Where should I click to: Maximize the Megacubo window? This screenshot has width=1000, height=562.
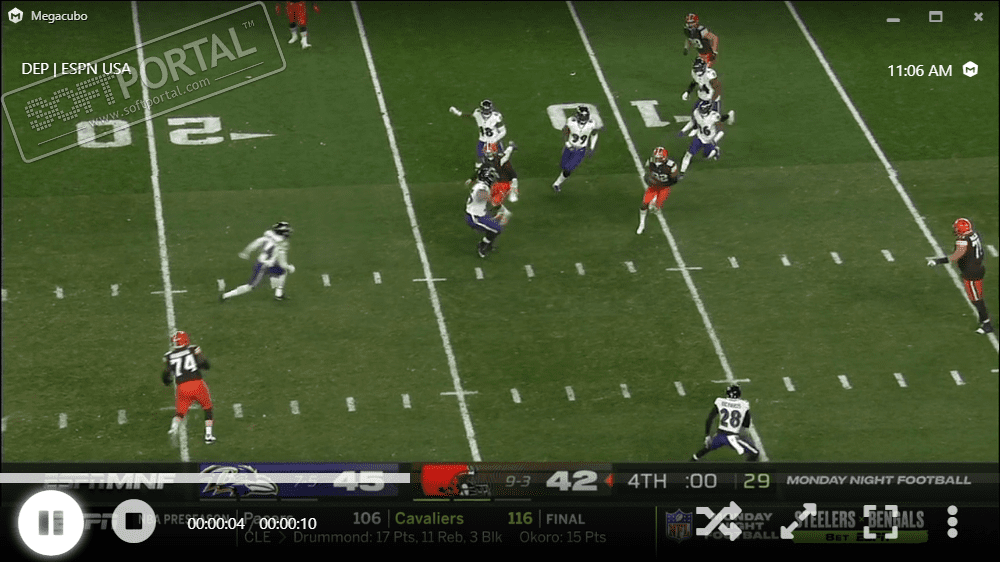[x=935, y=16]
